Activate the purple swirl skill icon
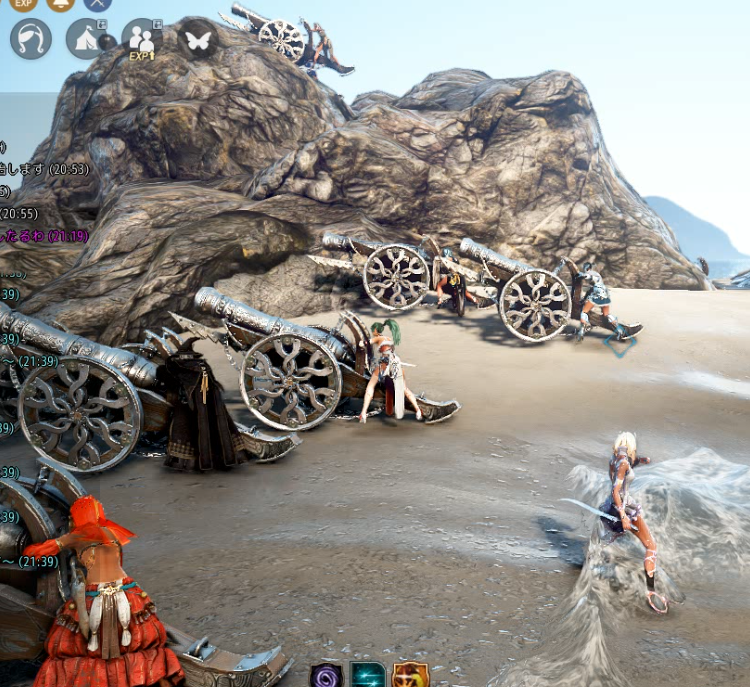 [x=326, y=676]
